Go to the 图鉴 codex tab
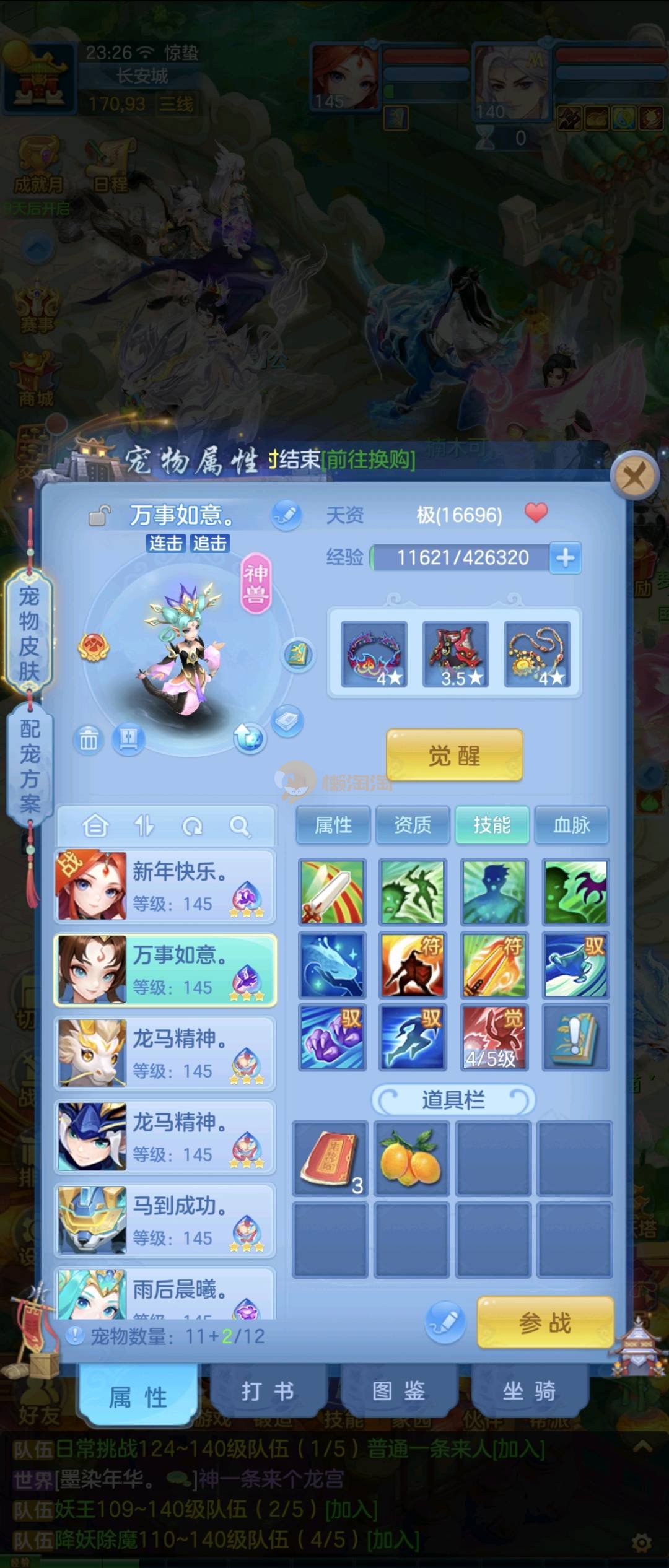Viewport: 669px width, 1568px height. tap(398, 1392)
